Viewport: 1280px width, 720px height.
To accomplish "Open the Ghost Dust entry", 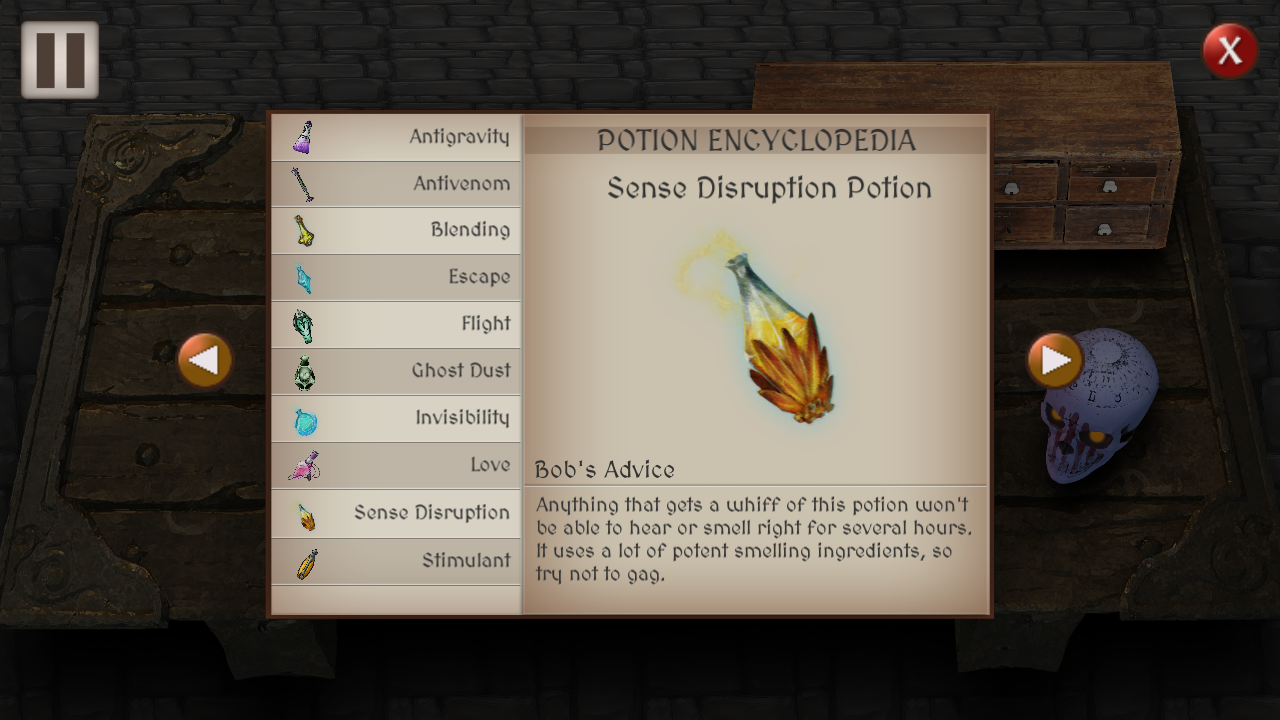I will point(396,371).
